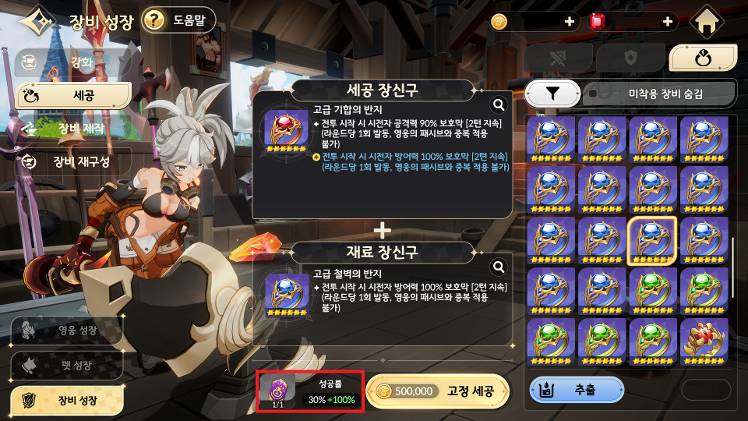
Task: Inspect 세공 장신구 with its magnifier icon
Action: pos(498,103)
